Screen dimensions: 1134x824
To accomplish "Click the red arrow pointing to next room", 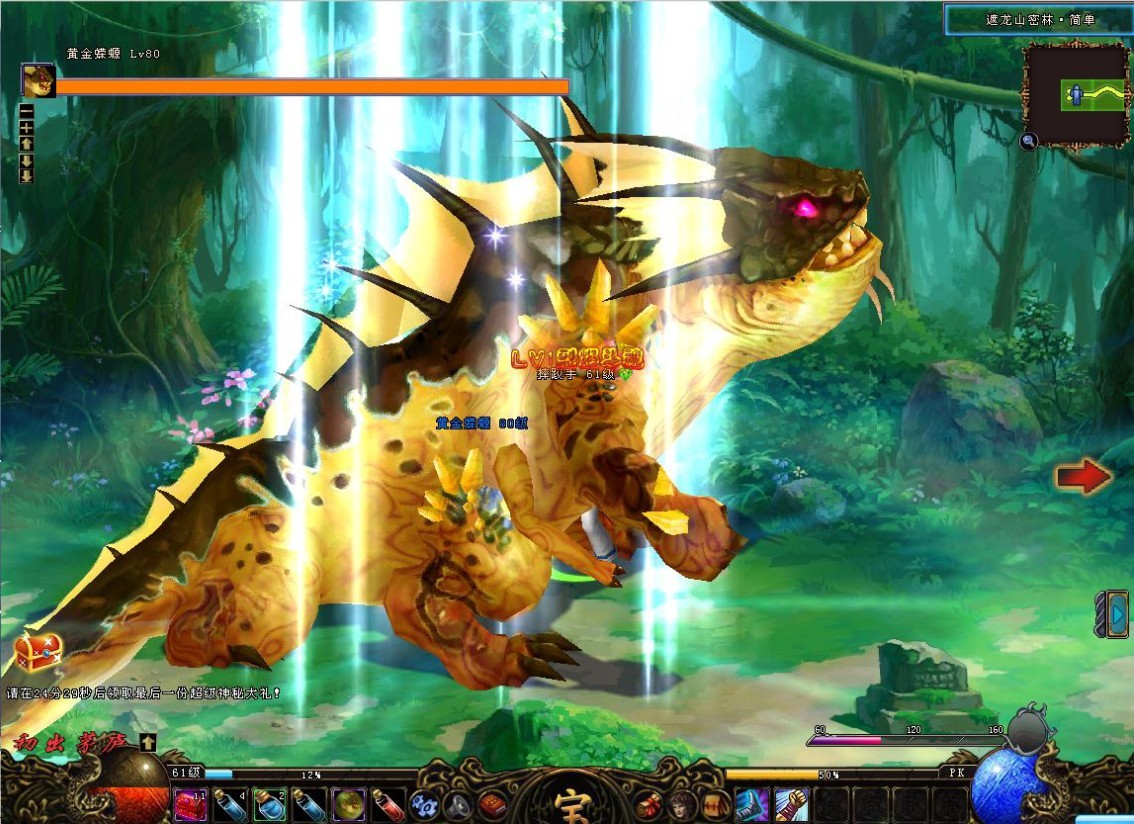I will [1083, 477].
